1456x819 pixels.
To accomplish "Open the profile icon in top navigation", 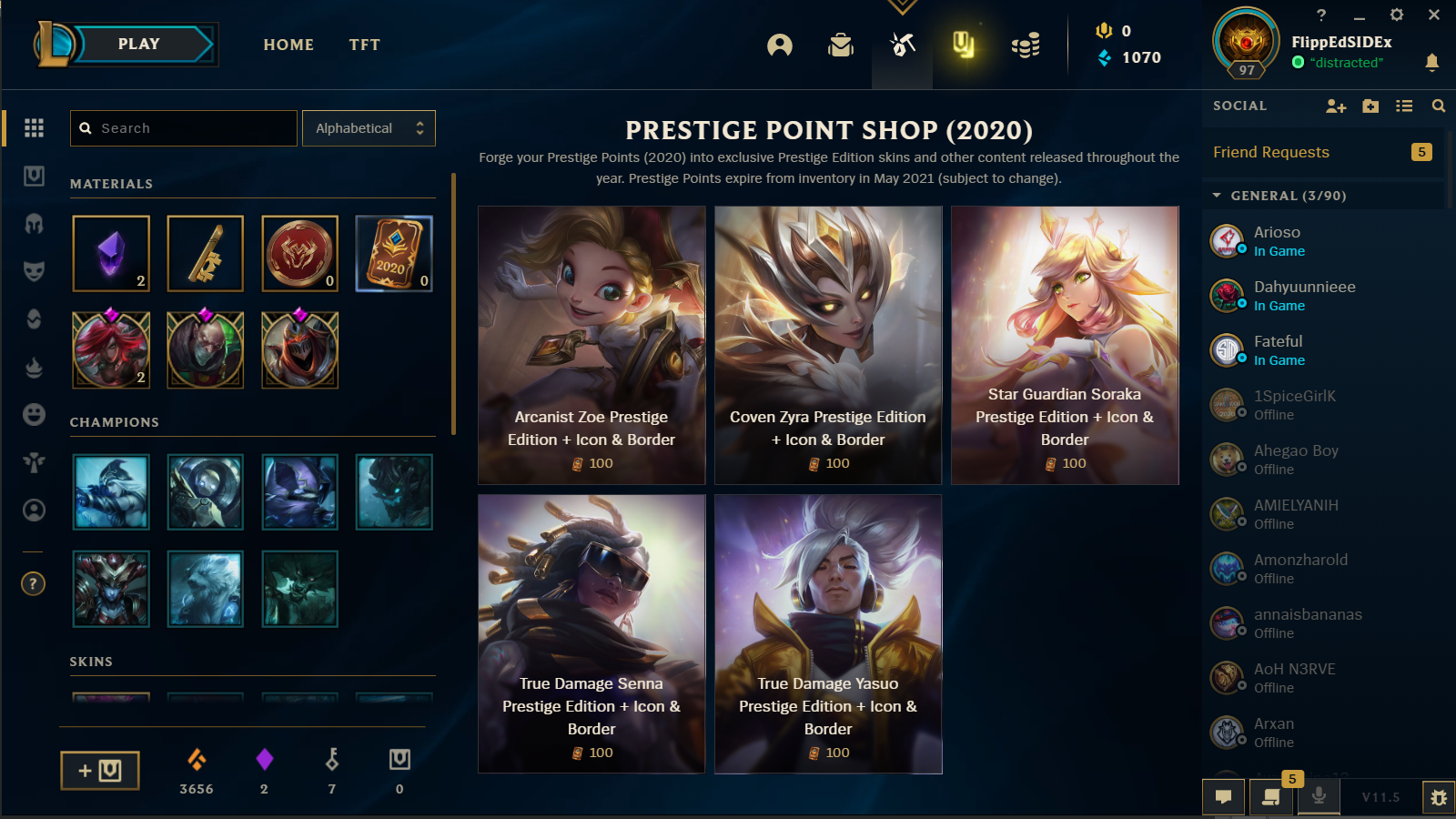I will (780, 45).
